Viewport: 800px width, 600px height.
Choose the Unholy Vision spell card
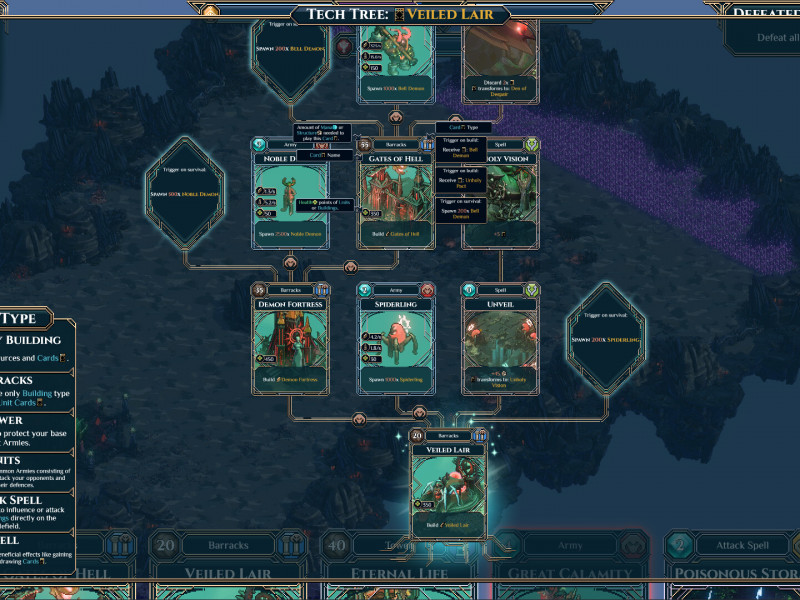(x=500, y=200)
